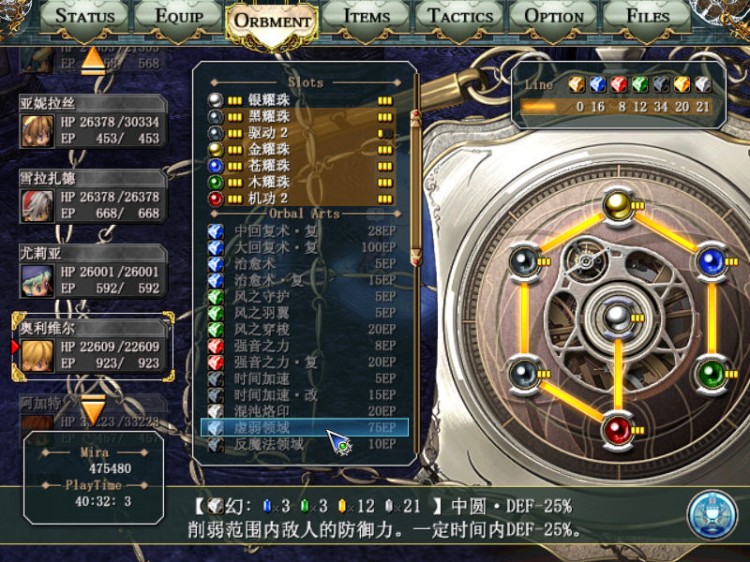
Task: Click the down arrow below the party list
Action: [93, 409]
